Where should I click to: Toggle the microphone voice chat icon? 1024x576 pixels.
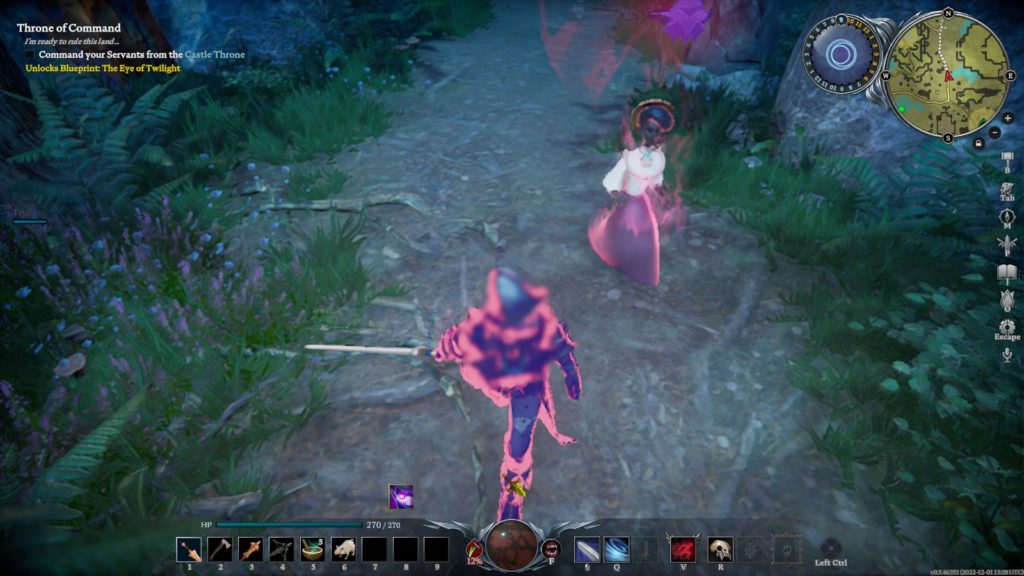1007,354
